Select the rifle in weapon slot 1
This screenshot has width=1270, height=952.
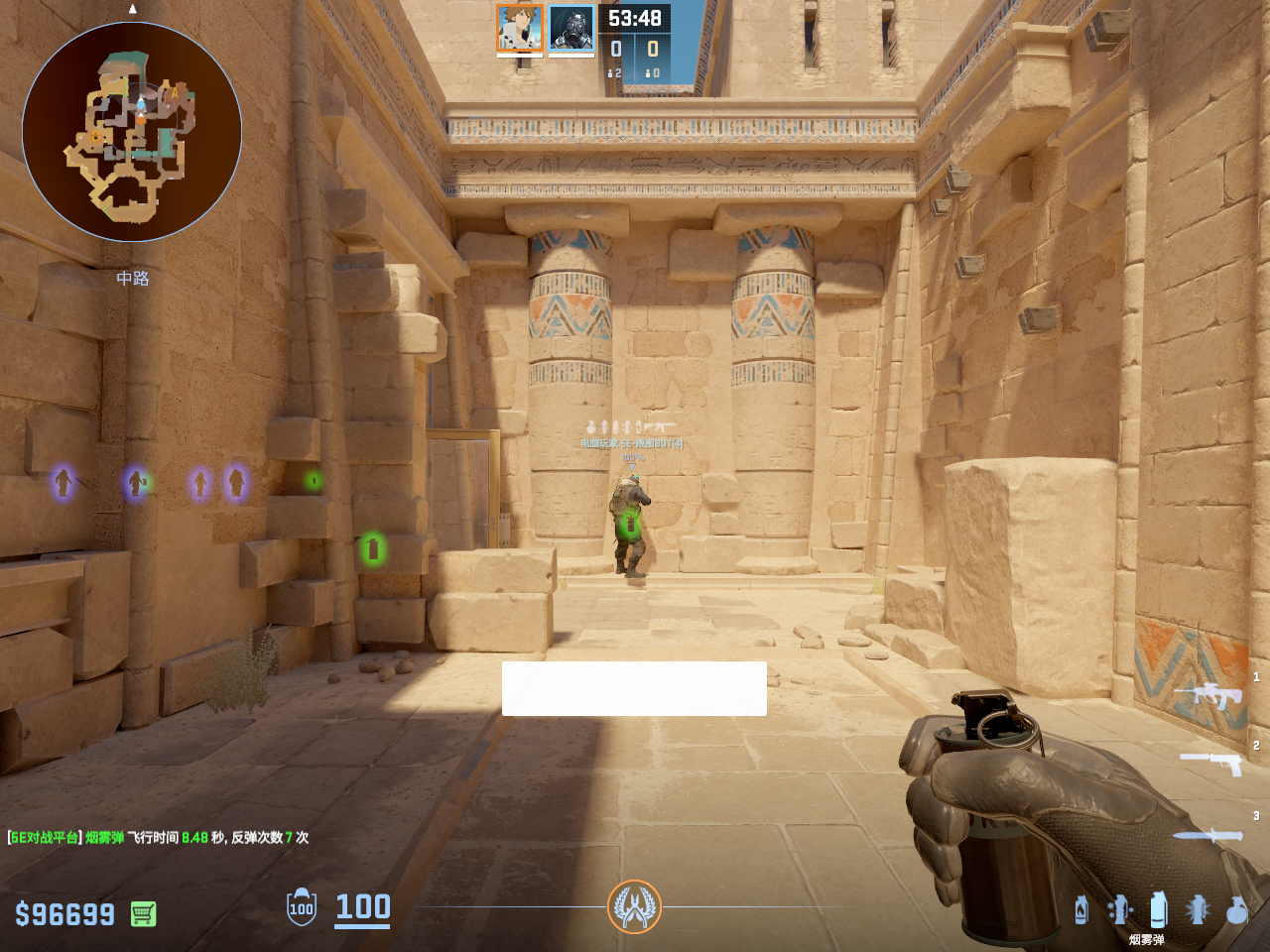[x=1209, y=694]
